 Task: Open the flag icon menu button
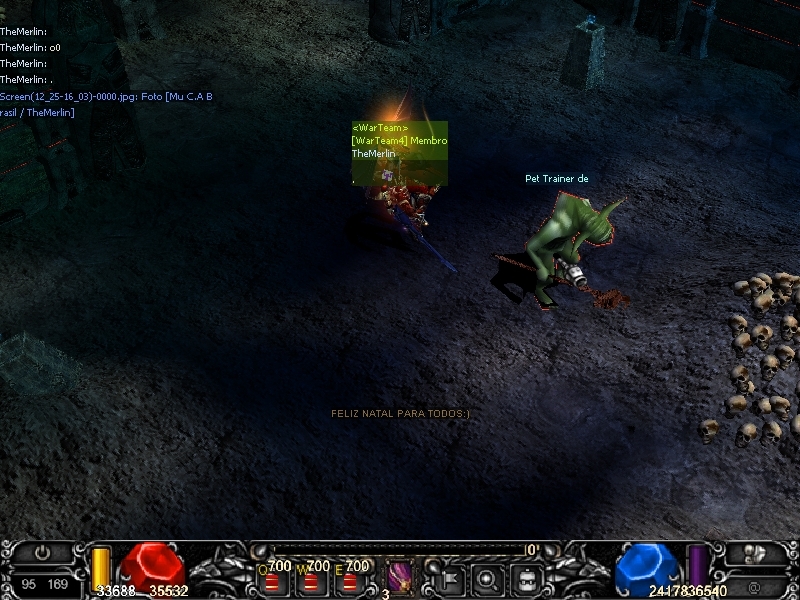tap(448, 579)
